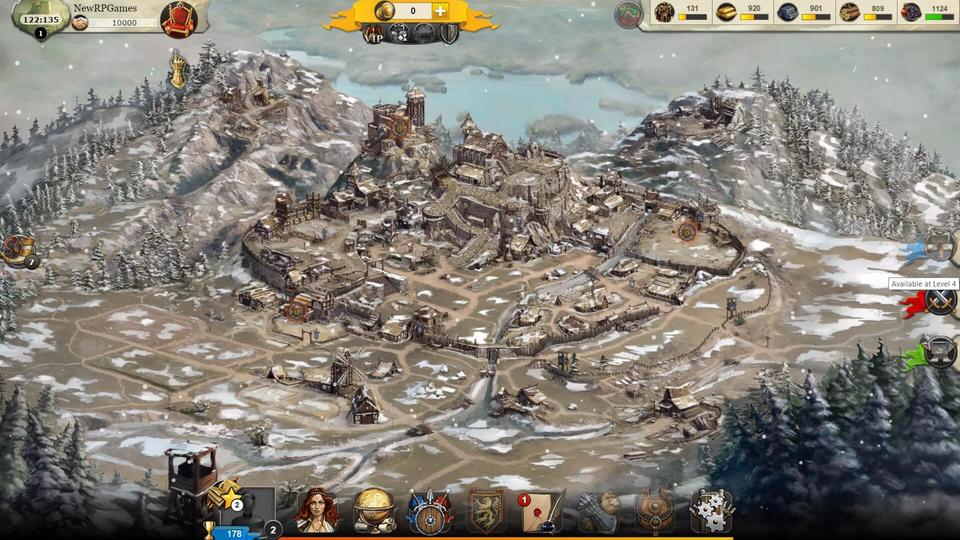Add gold with the plus button
This screenshot has height=540, width=960.
tap(440, 11)
